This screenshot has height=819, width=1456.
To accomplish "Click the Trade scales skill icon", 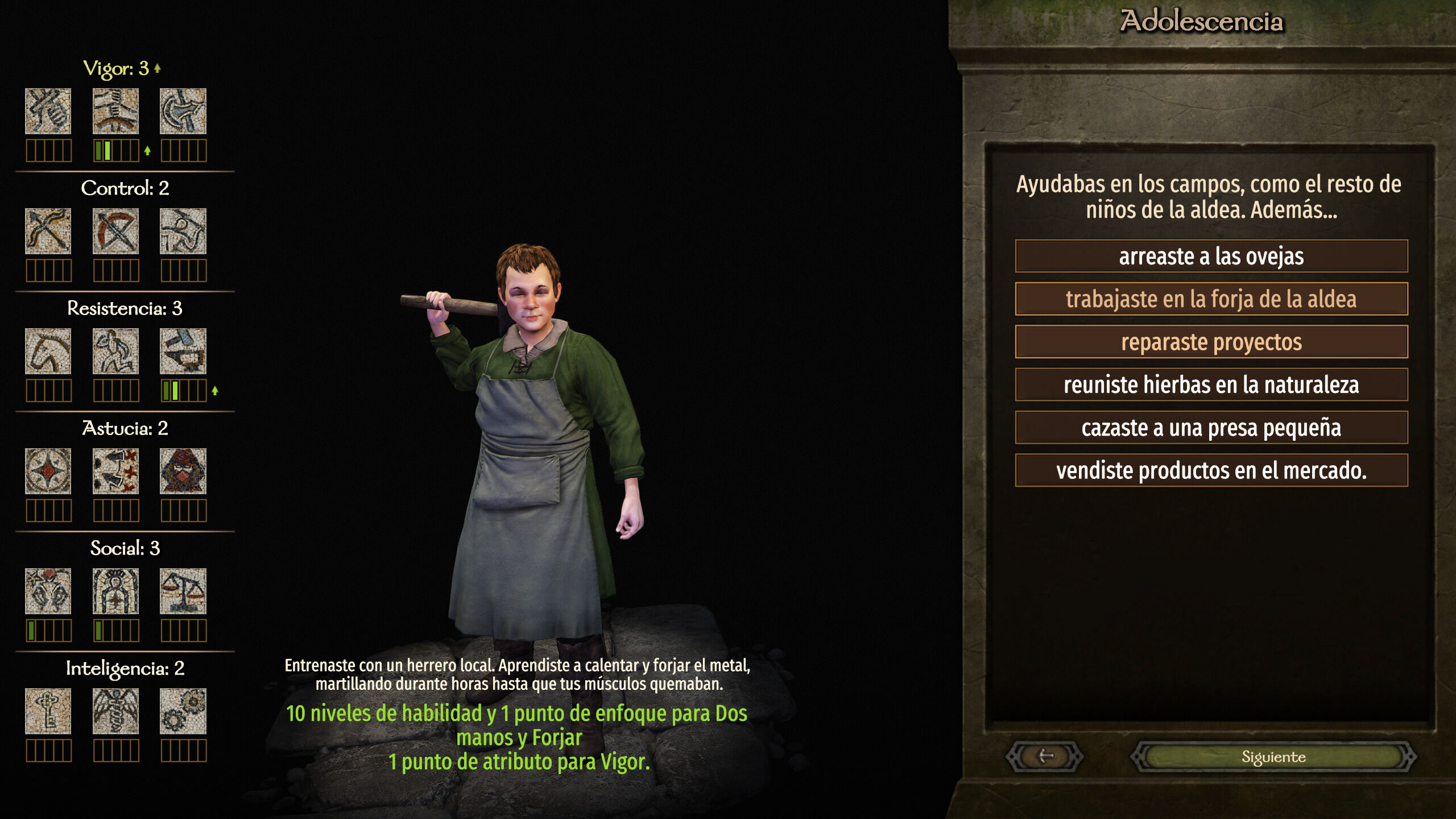I will [183, 591].
